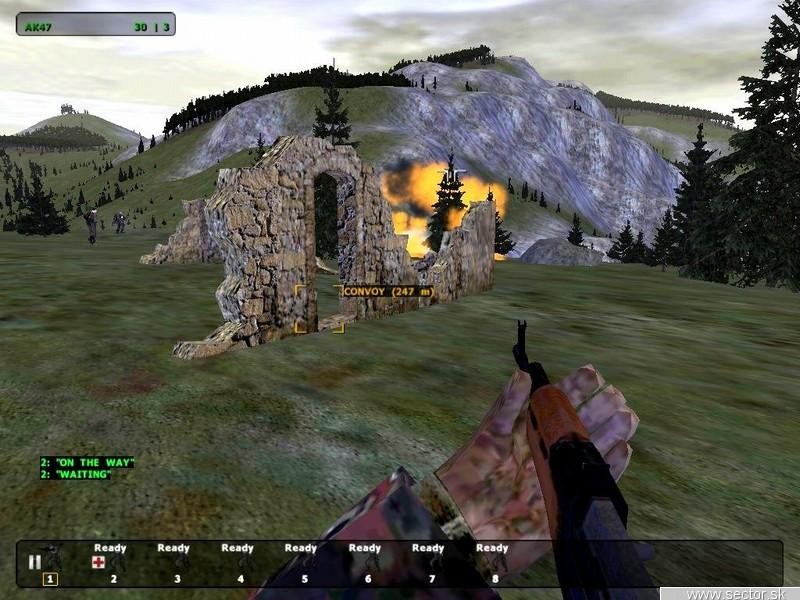The height and width of the screenshot is (600, 800).
Task: Switch to squad member 5
Action: point(300,563)
